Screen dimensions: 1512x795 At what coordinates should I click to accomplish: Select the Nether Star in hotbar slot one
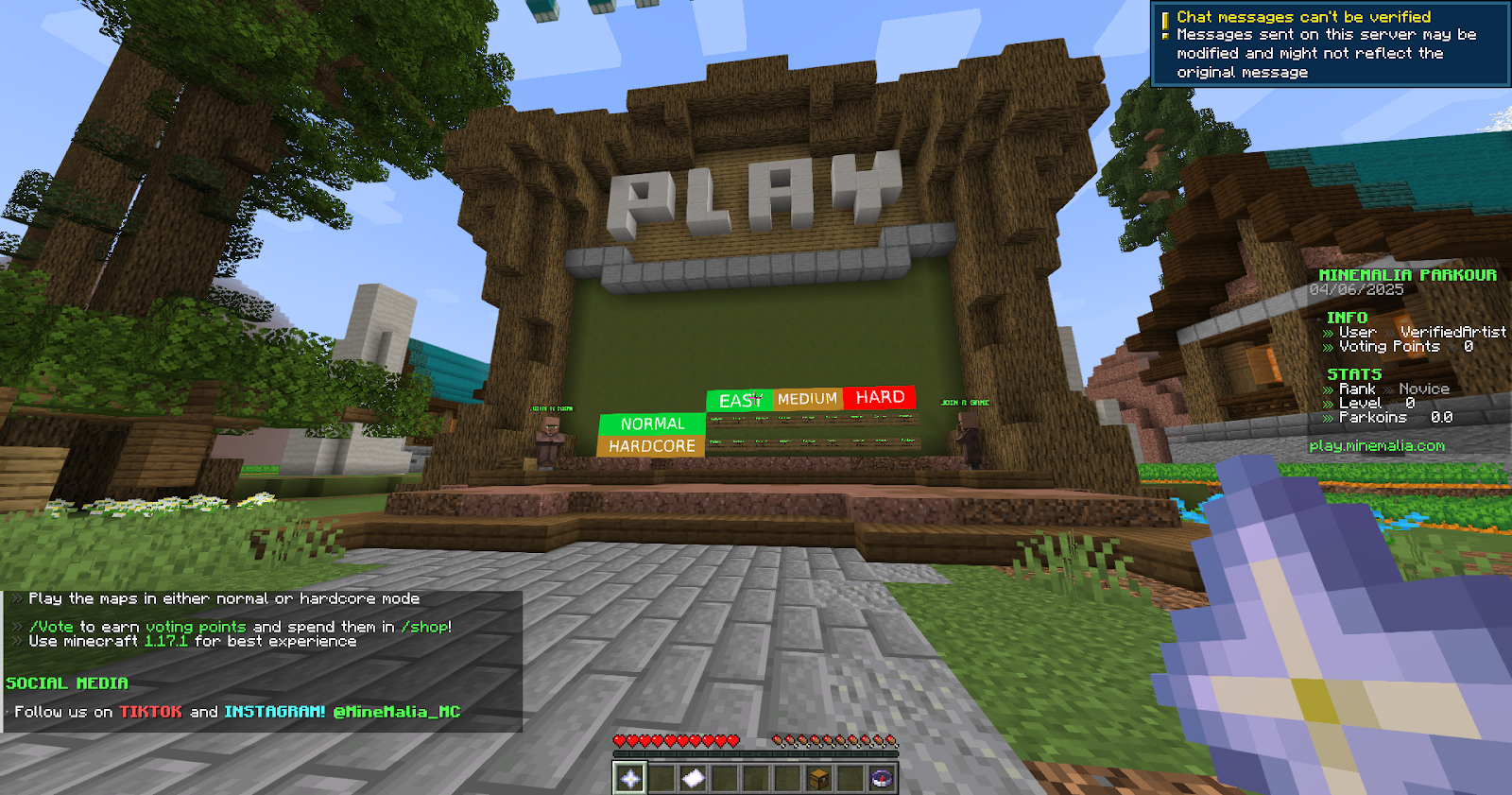pyautogui.click(x=628, y=780)
